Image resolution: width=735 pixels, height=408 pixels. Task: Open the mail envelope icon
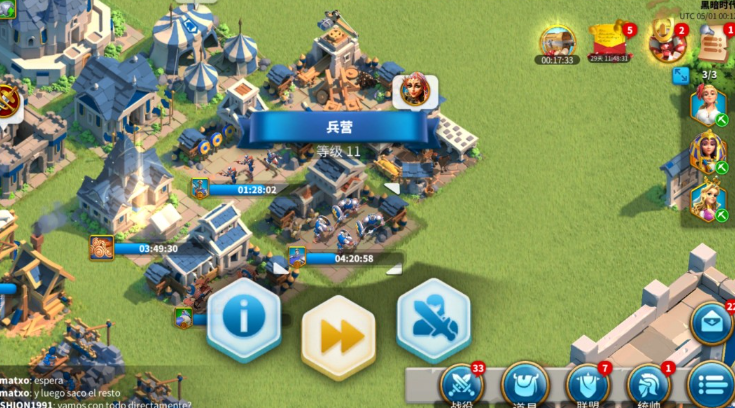pos(712,324)
